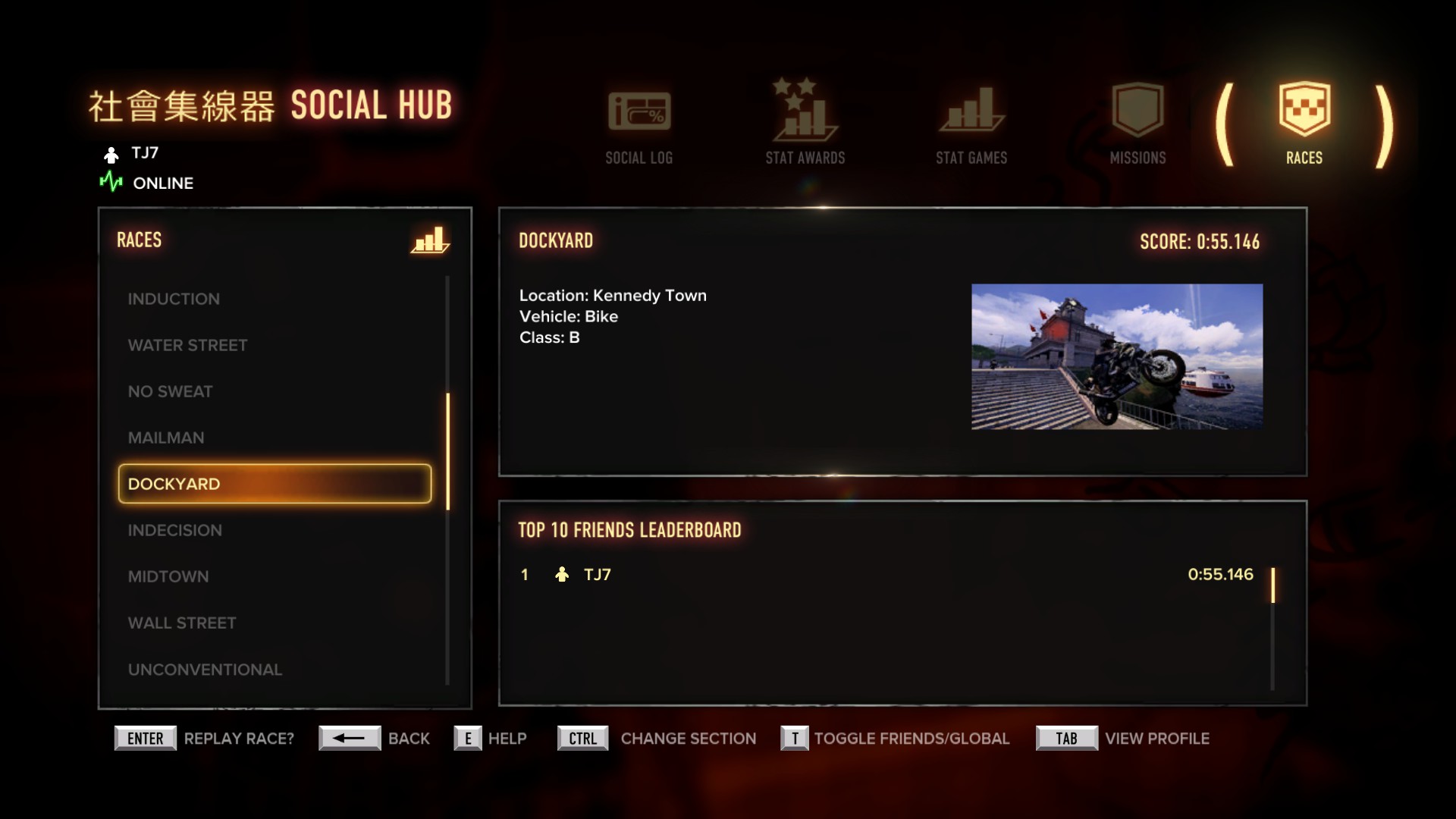1456x819 pixels.
Task: Pick the No Sweat race
Action: point(170,391)
